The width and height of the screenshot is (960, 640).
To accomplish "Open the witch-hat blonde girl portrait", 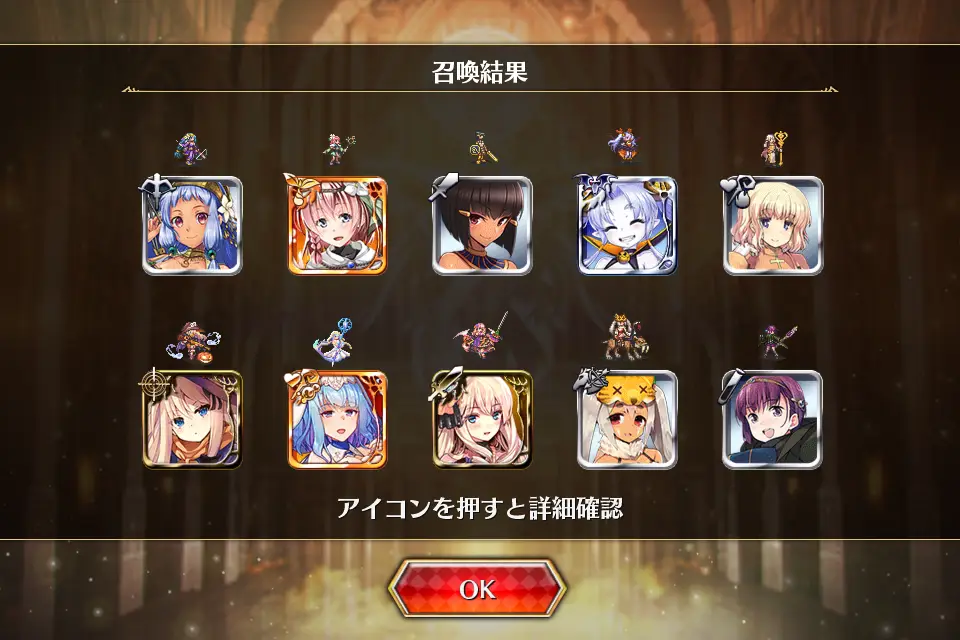I will click(x=192, y=420).
